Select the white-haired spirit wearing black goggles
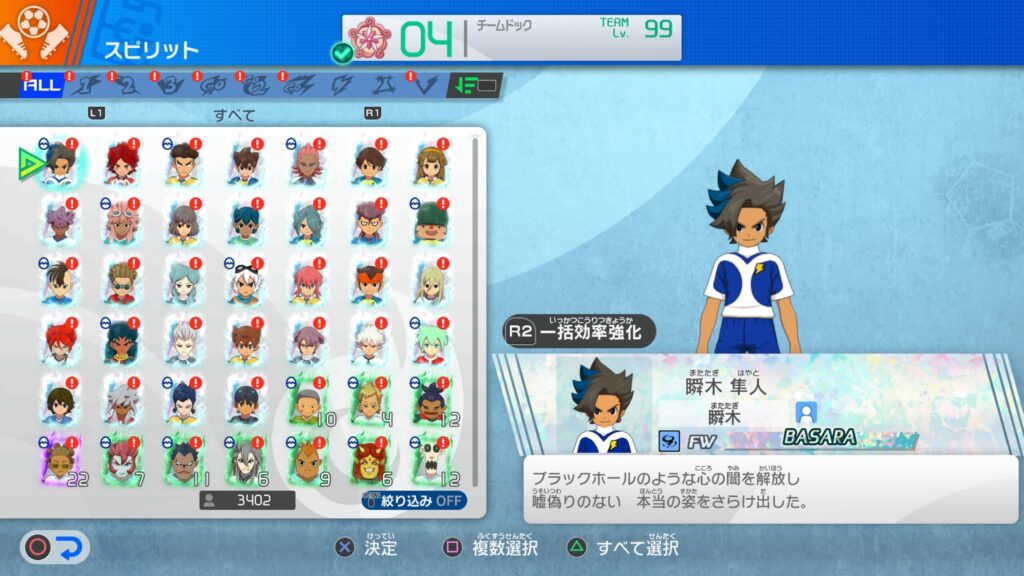This screenshot has height=576, width=1024. [246, 283]
